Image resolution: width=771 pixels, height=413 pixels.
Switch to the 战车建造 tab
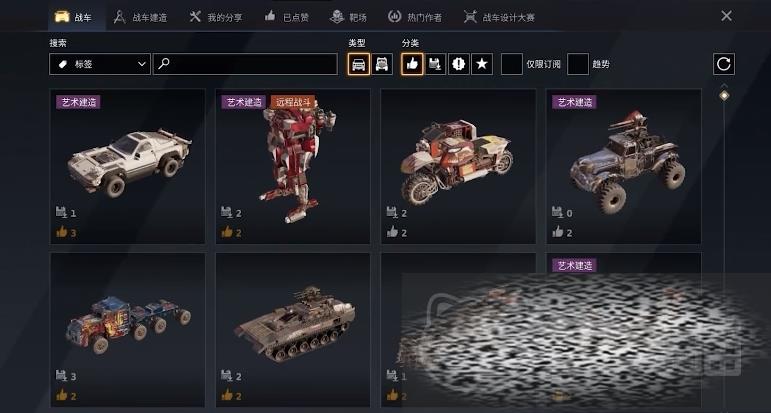tap(140, 17)
